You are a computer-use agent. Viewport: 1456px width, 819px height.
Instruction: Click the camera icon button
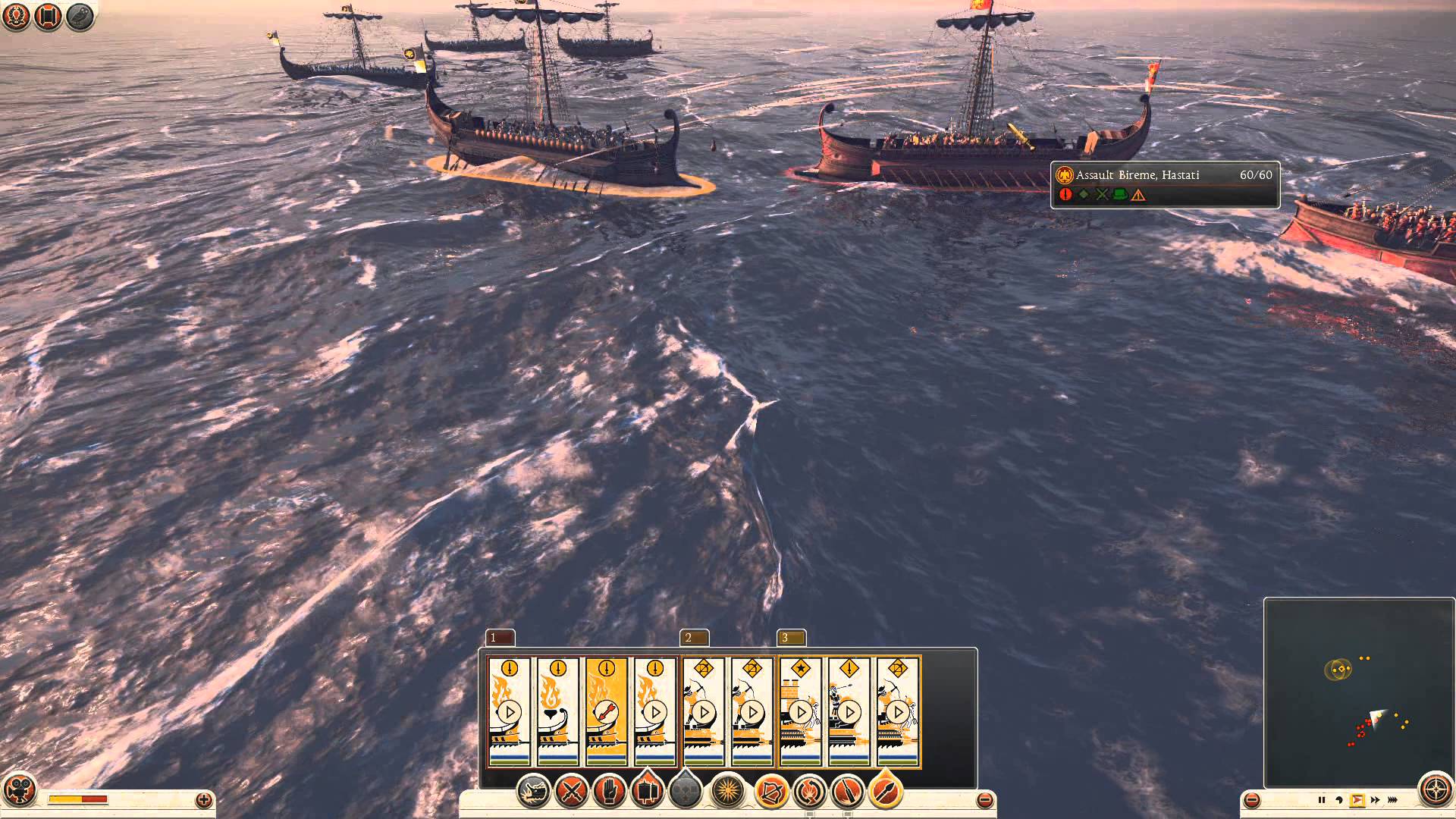(18, 789)
